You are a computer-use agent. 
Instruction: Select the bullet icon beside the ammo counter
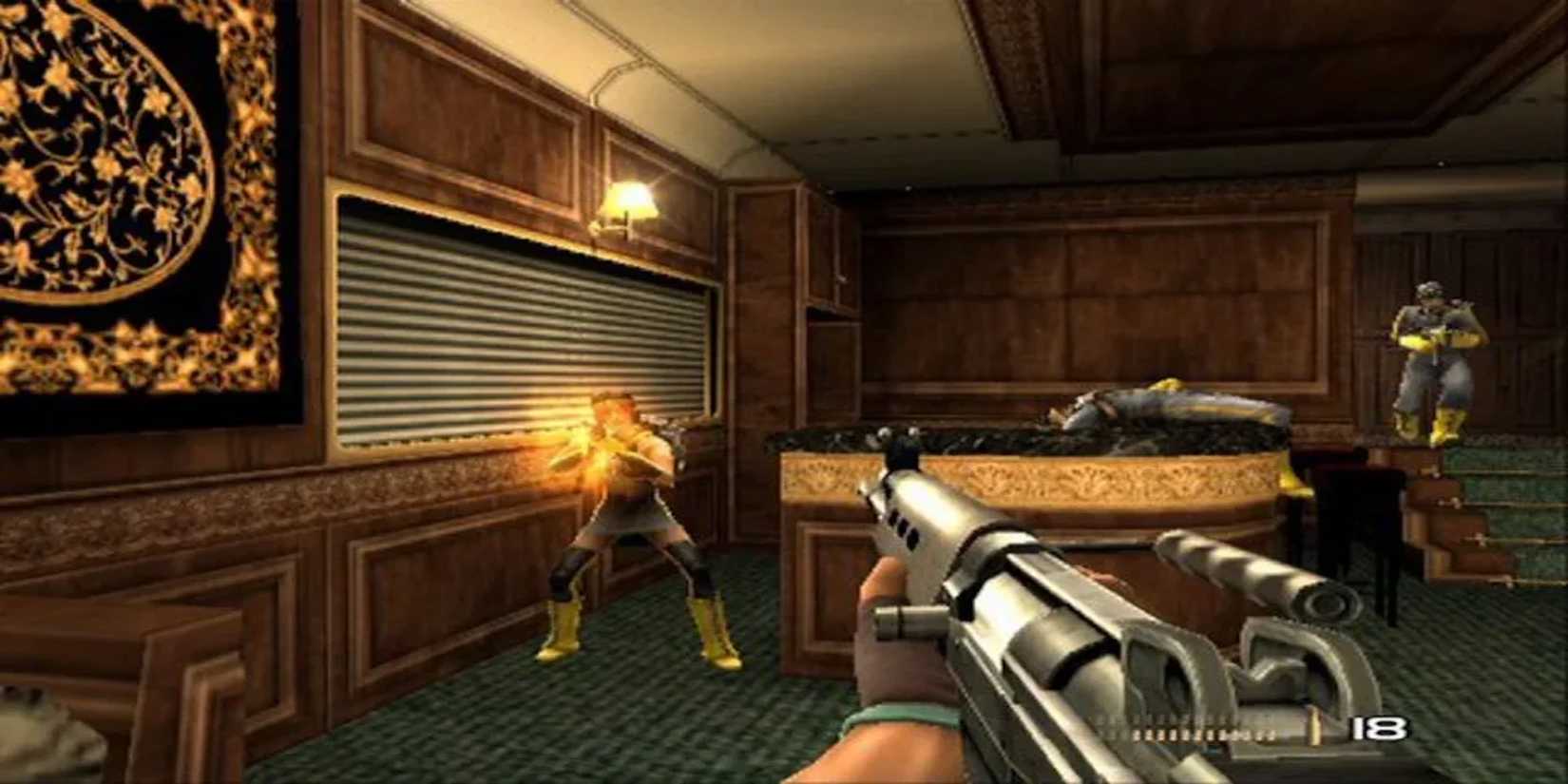click(1315, 729)
